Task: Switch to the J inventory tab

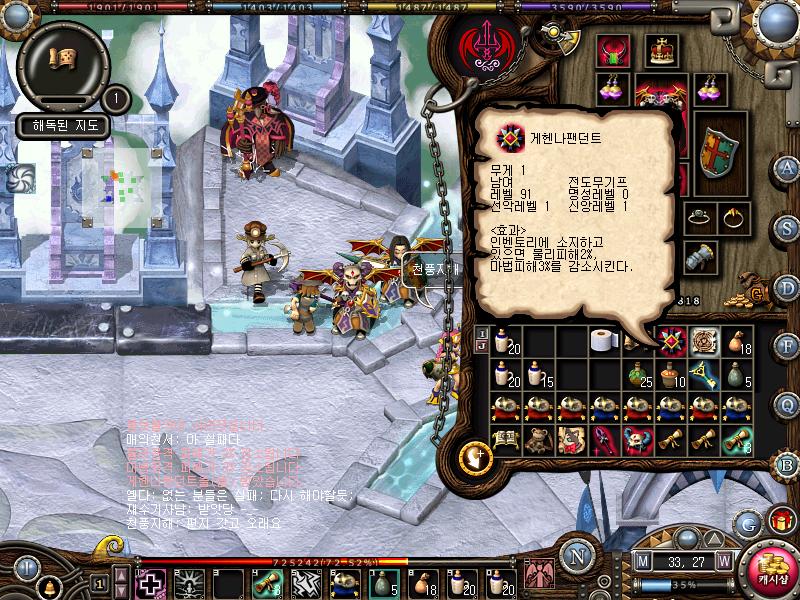Action: 482,346
